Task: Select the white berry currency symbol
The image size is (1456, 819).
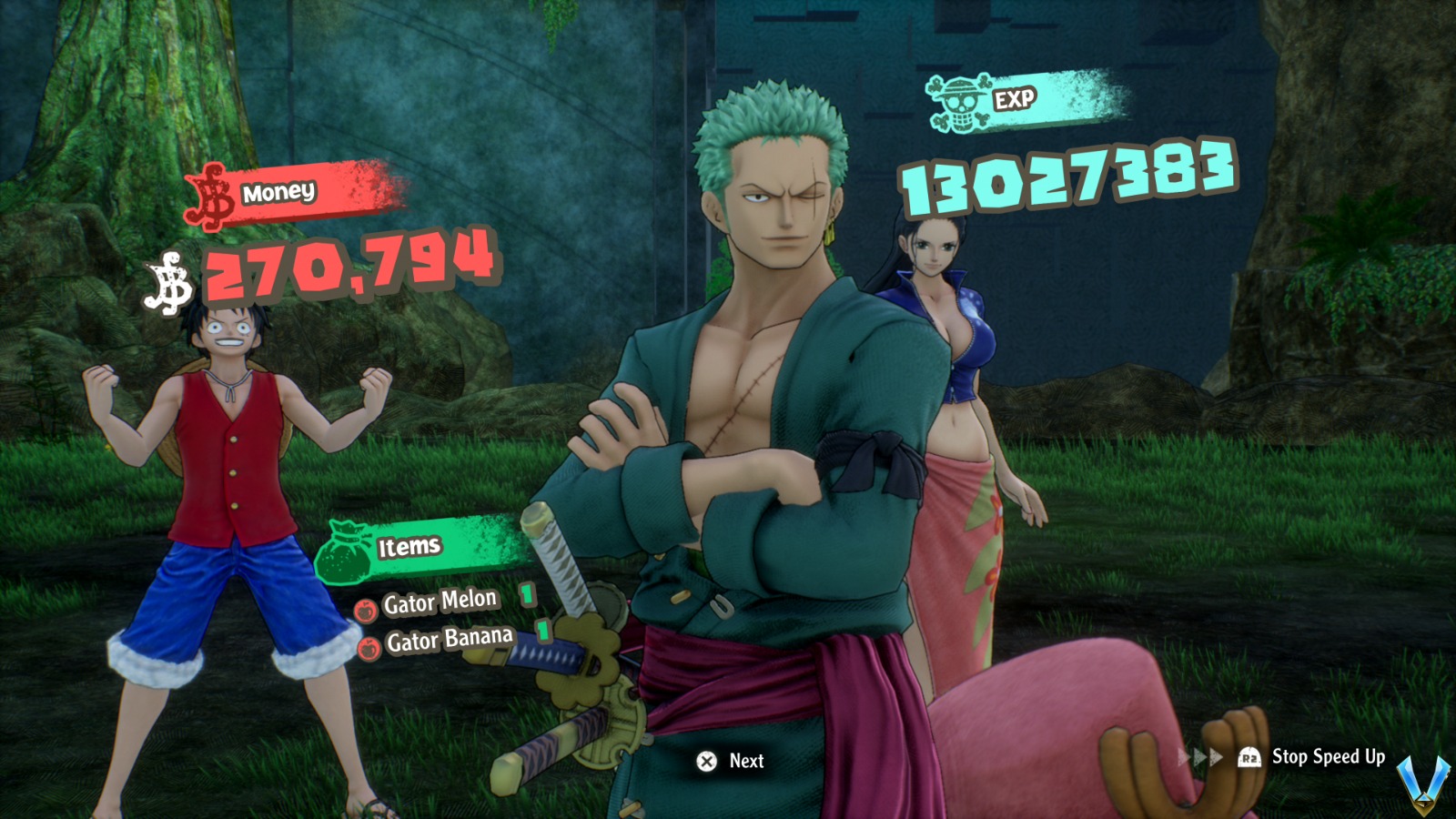Action: (x=168, y=282)
